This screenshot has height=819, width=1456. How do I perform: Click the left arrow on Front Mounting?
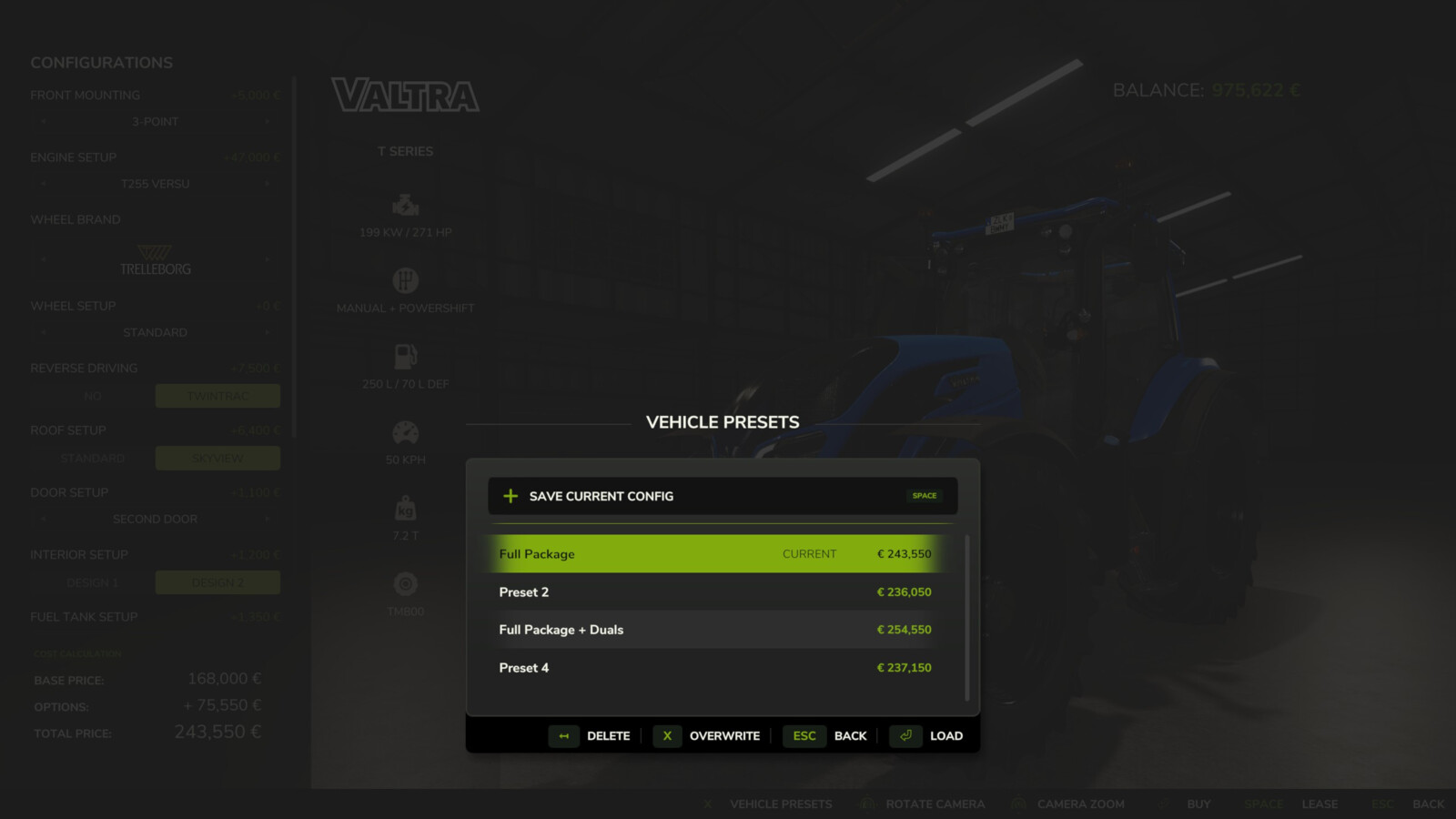click(44, 121)
